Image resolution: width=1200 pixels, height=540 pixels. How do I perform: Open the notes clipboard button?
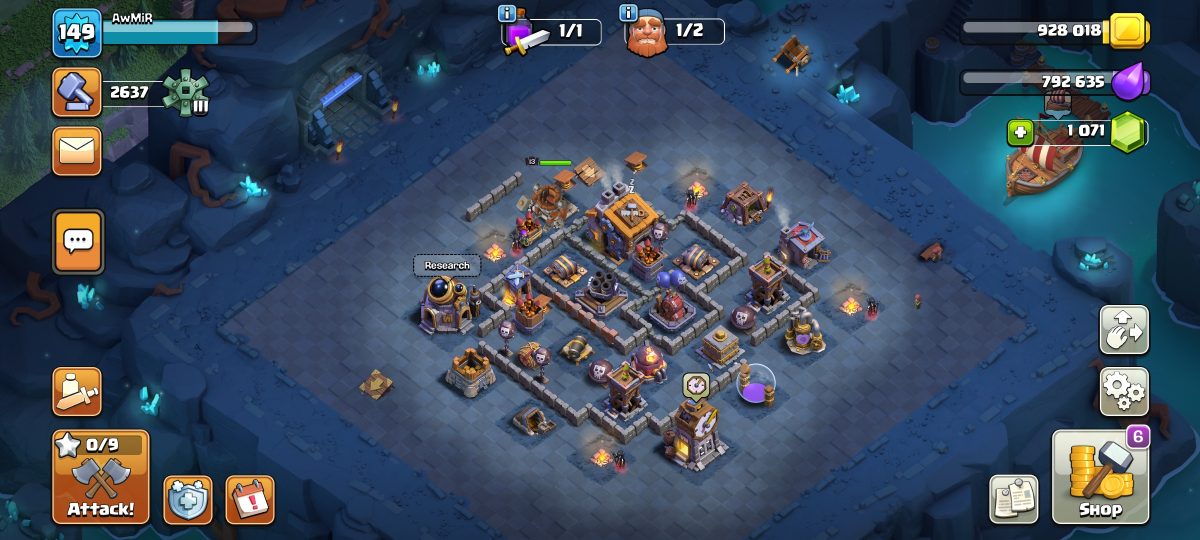[1014, 498]
